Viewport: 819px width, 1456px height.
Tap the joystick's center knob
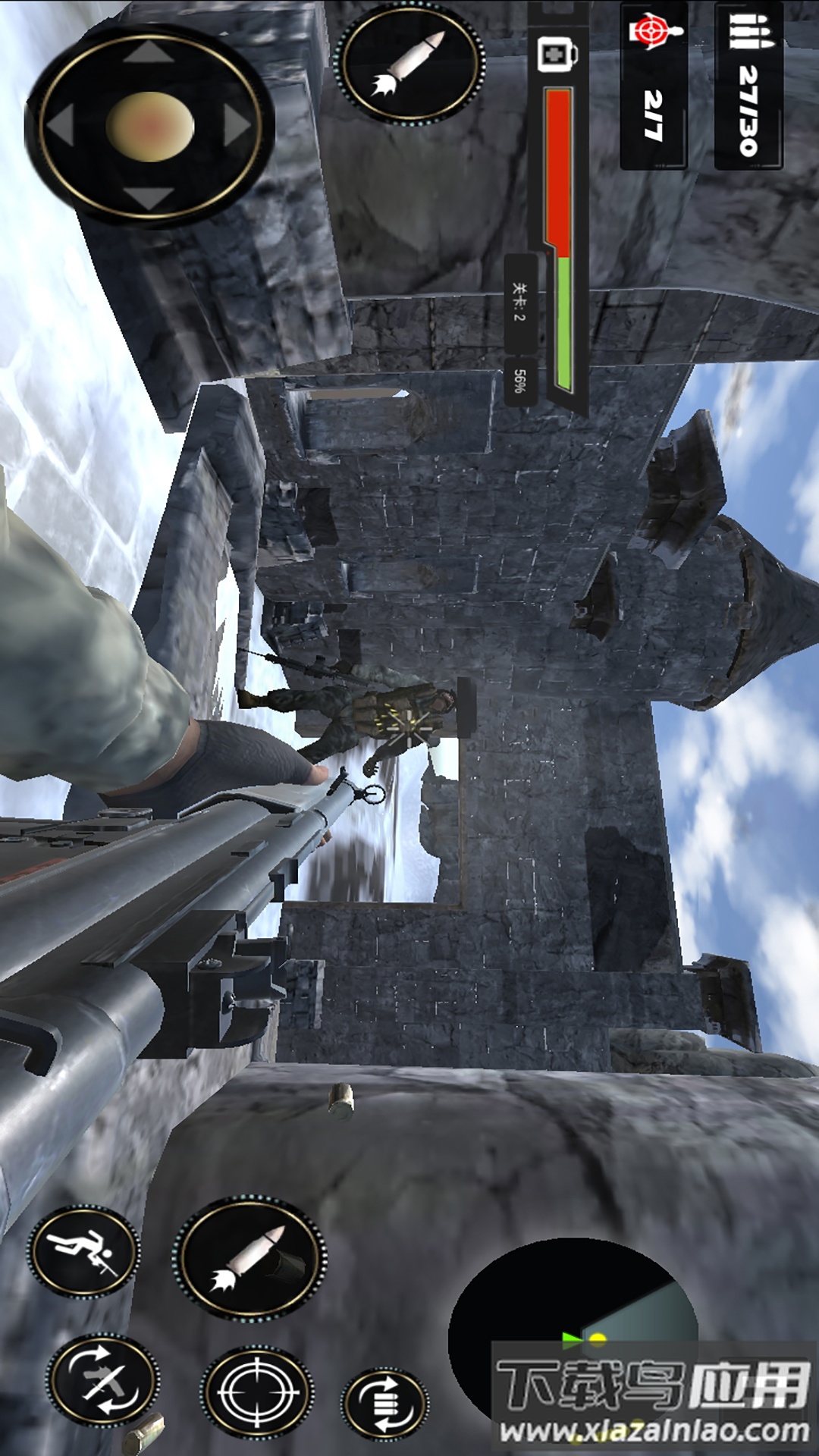point(150,127)
